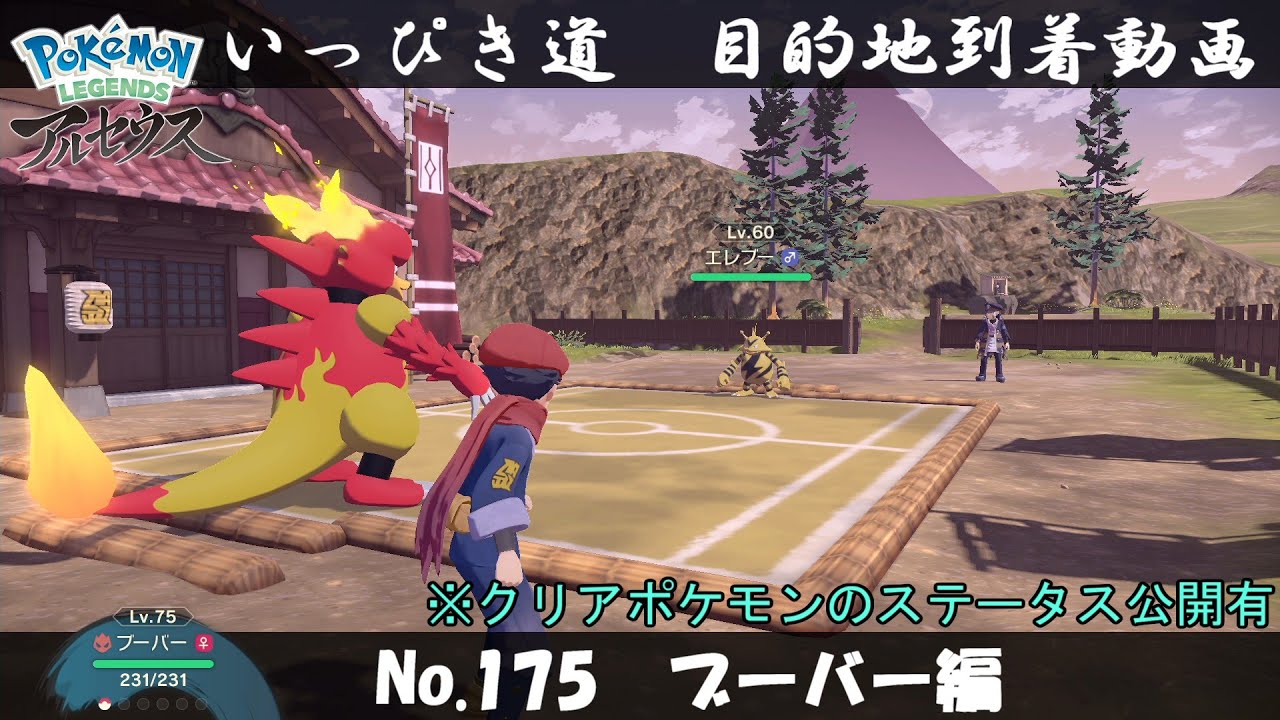Image resolution: width=1280 pixels, height=720 pixels.
Task: Select the last party slot circle
Action: pos(200,703)
